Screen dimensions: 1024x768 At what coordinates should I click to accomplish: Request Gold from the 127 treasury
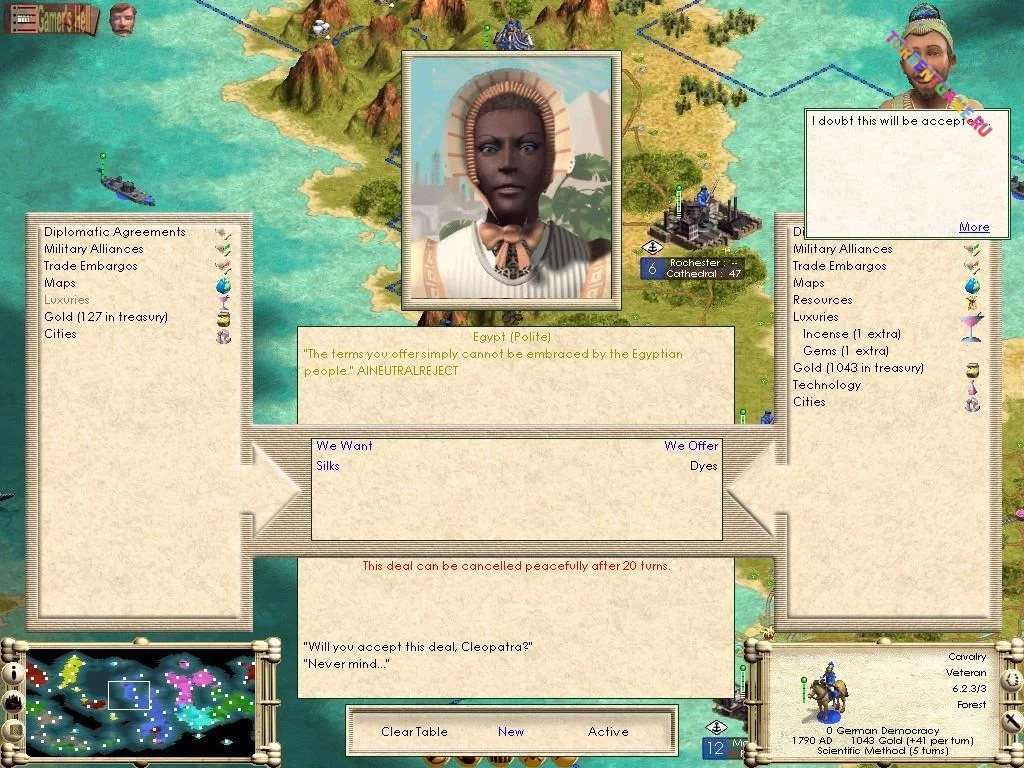(105, 317)
